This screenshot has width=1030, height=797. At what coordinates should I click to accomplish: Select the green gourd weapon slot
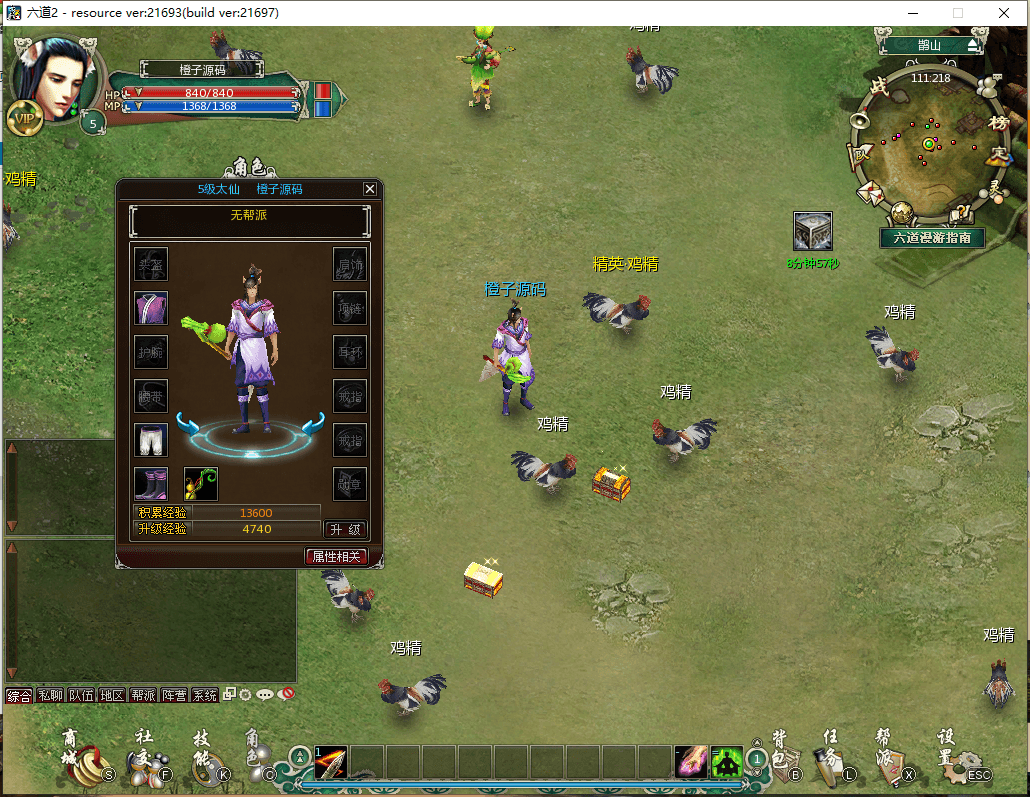click(201, 484)
